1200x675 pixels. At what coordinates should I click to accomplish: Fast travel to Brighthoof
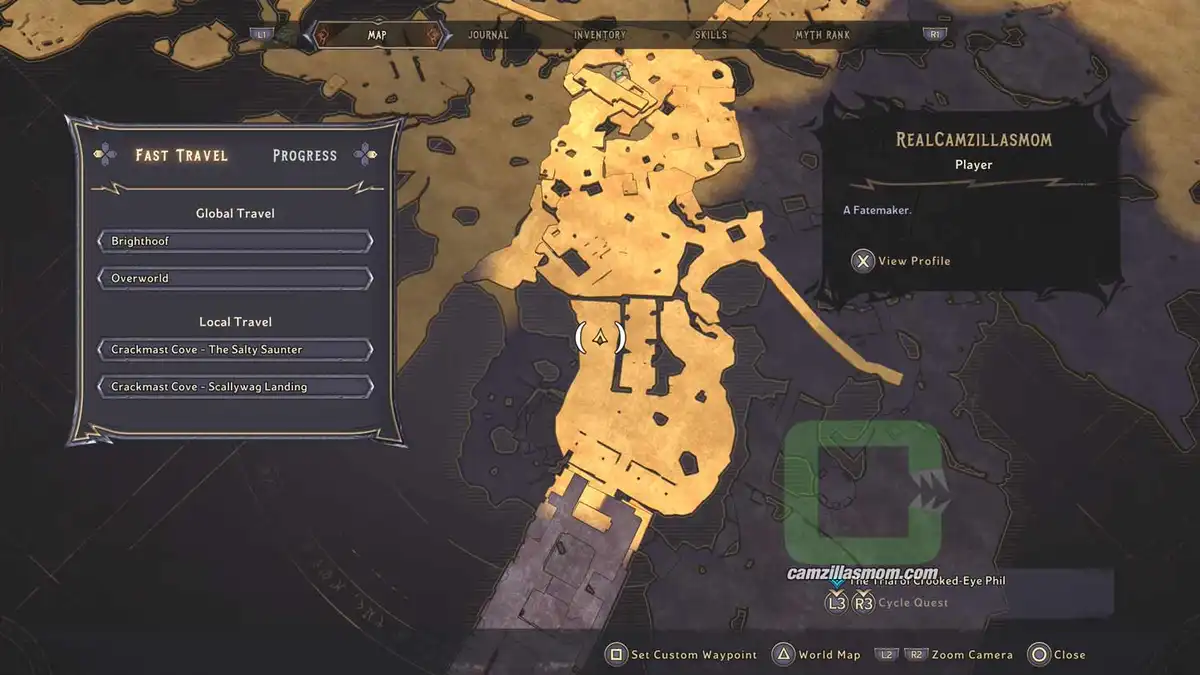236,242
